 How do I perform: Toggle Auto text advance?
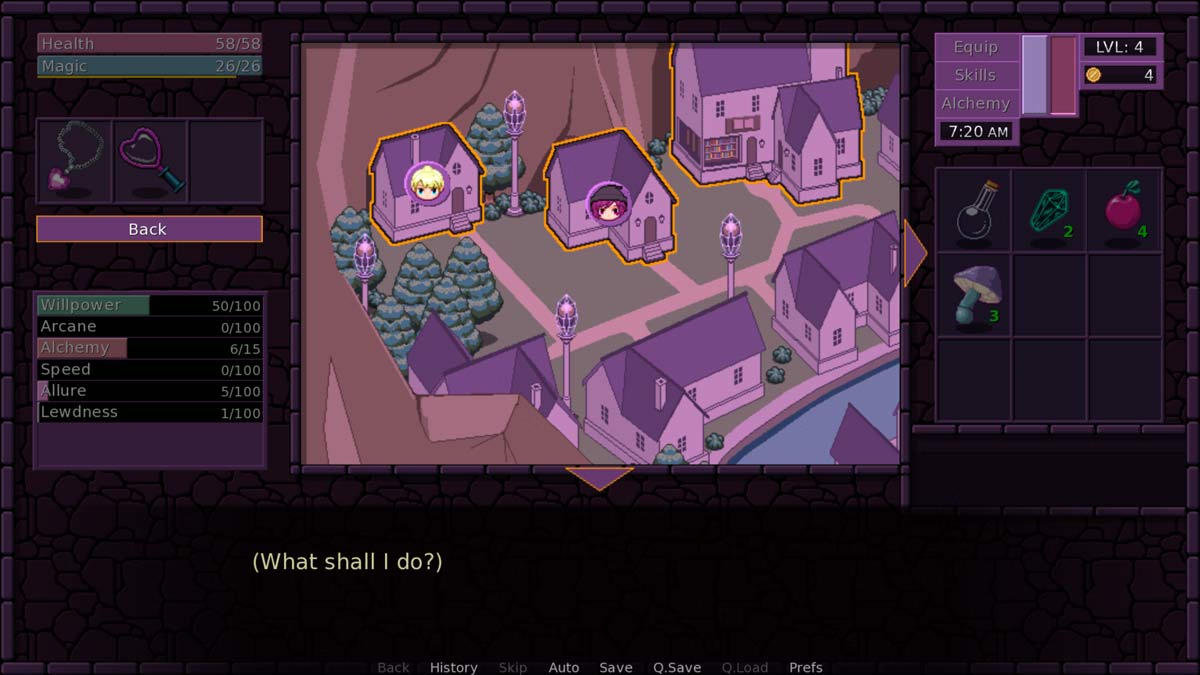click(564, 667)
